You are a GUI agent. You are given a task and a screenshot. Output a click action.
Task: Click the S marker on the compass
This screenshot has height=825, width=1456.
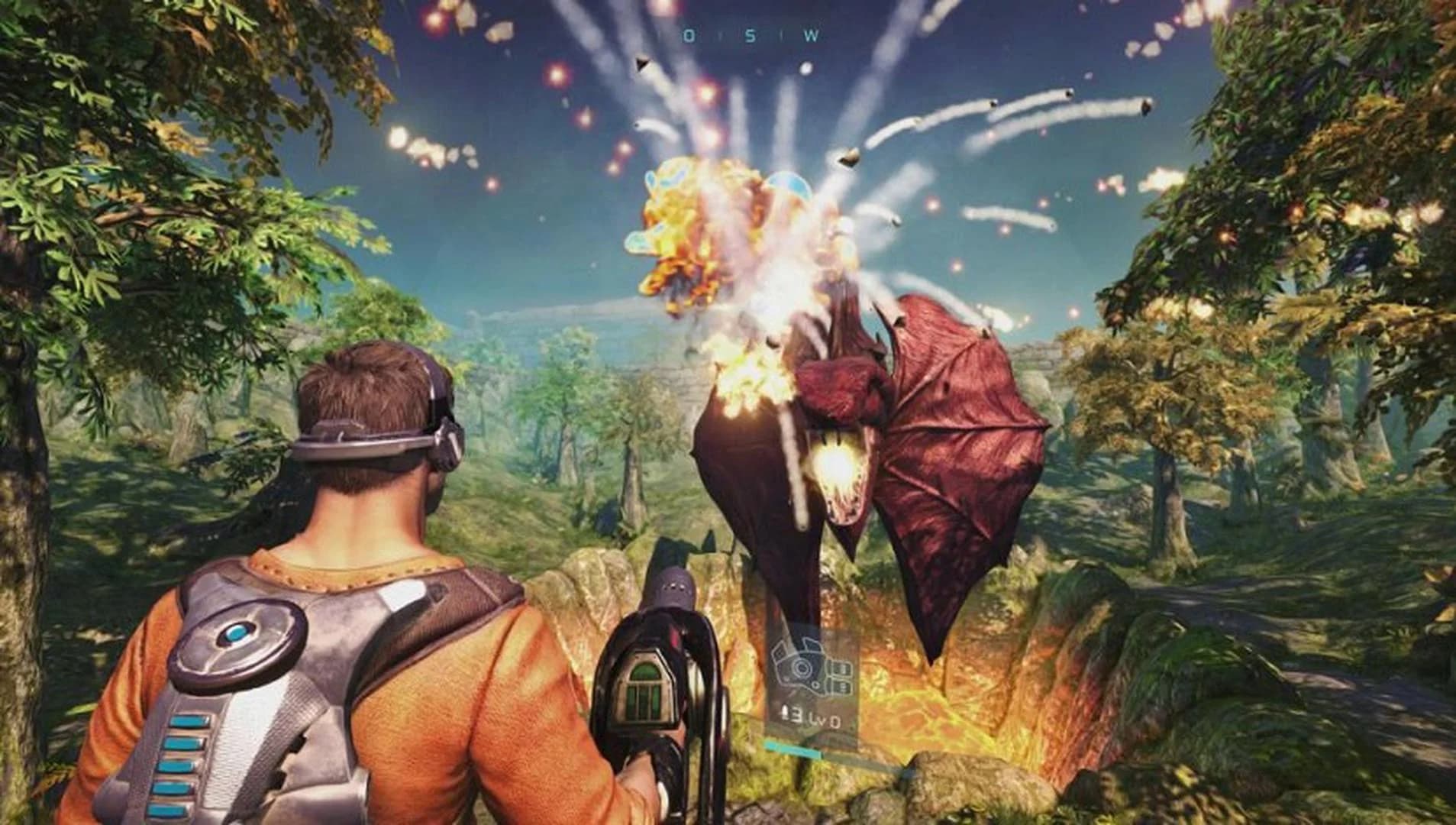[x=751, y=34]
